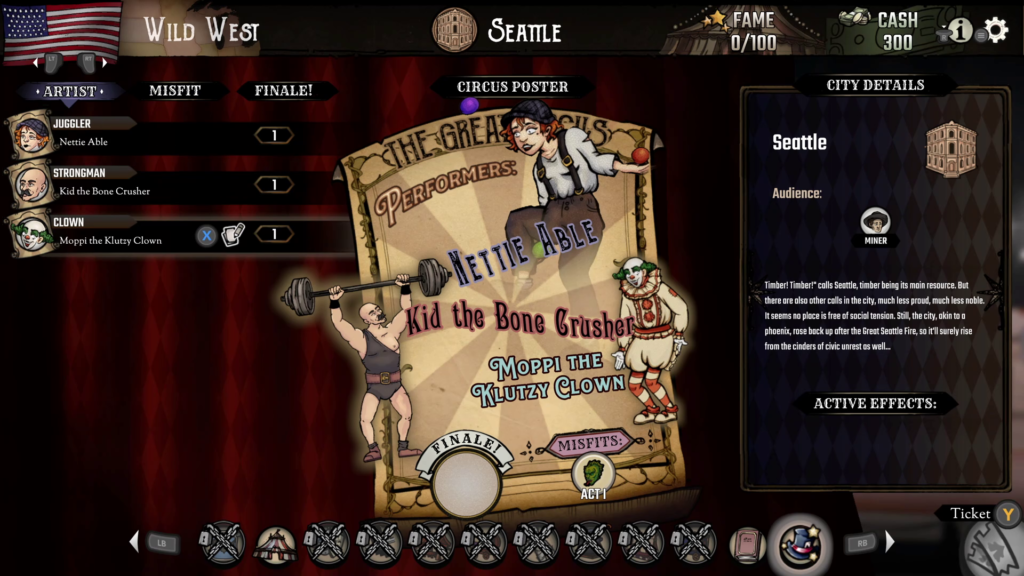Click the American flag region icon
The height and width of the screenshot is (576, 1024).
click(x=62, y=30)
